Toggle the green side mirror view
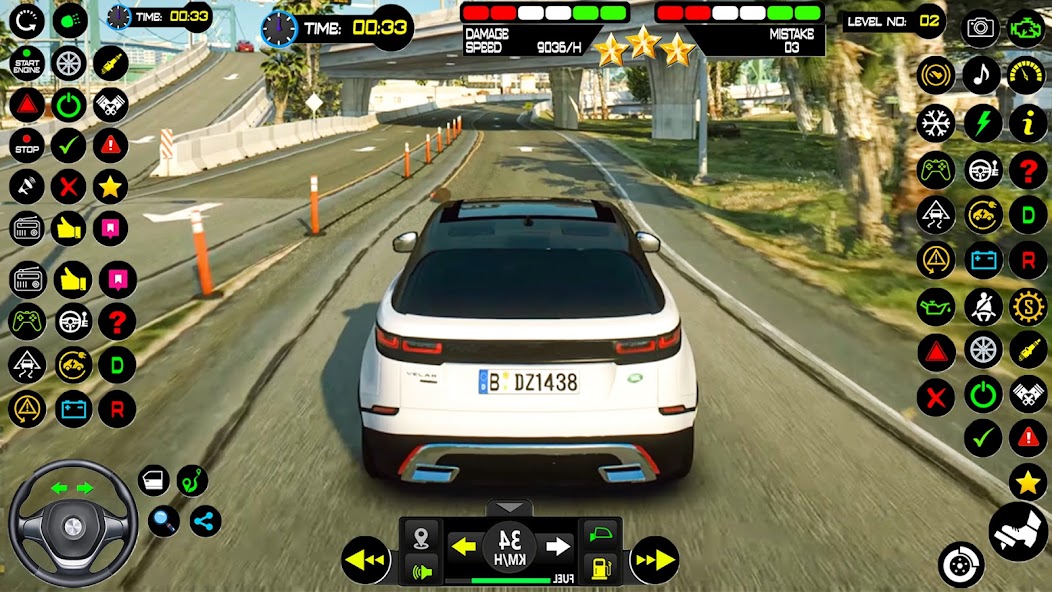Image resolution: width=1052 pixels, height=592 pixels. click(599, 535)
